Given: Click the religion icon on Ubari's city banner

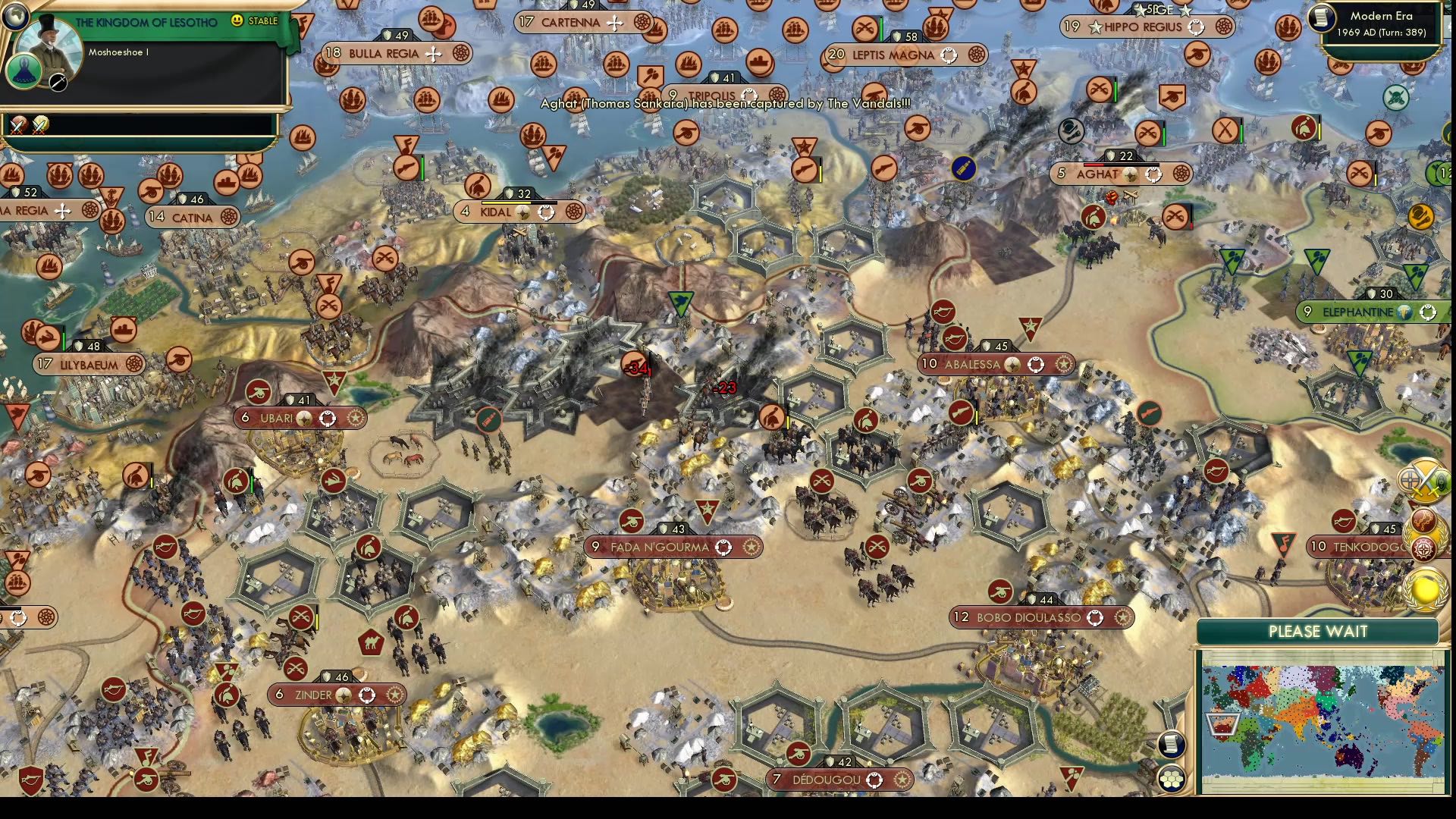Looking at the screenshot, I should click(304, 418).
